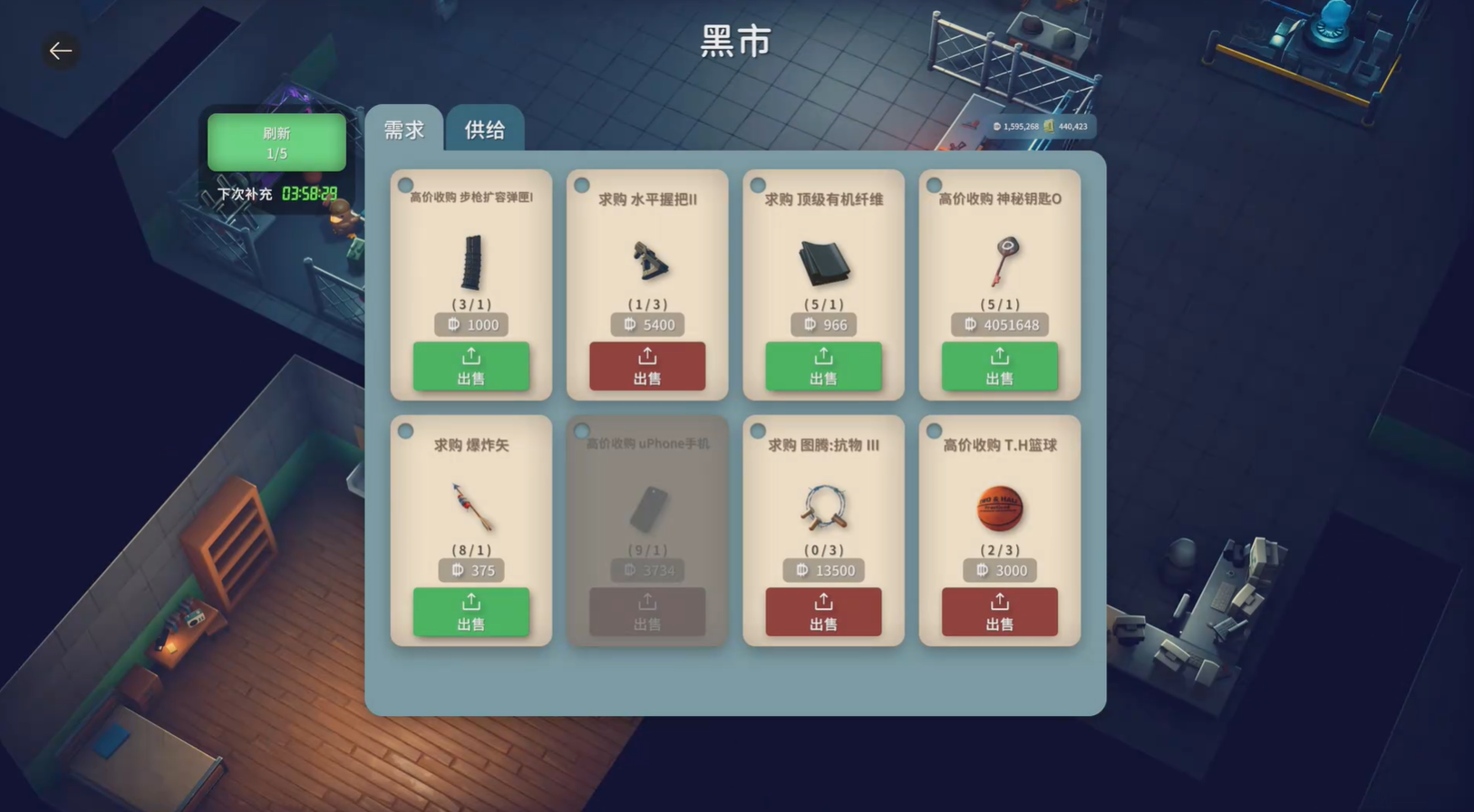Toggle the circle marker on mysterious key card
The height and width of the screenshot is (812, 1474).
(x=933, y=182)
